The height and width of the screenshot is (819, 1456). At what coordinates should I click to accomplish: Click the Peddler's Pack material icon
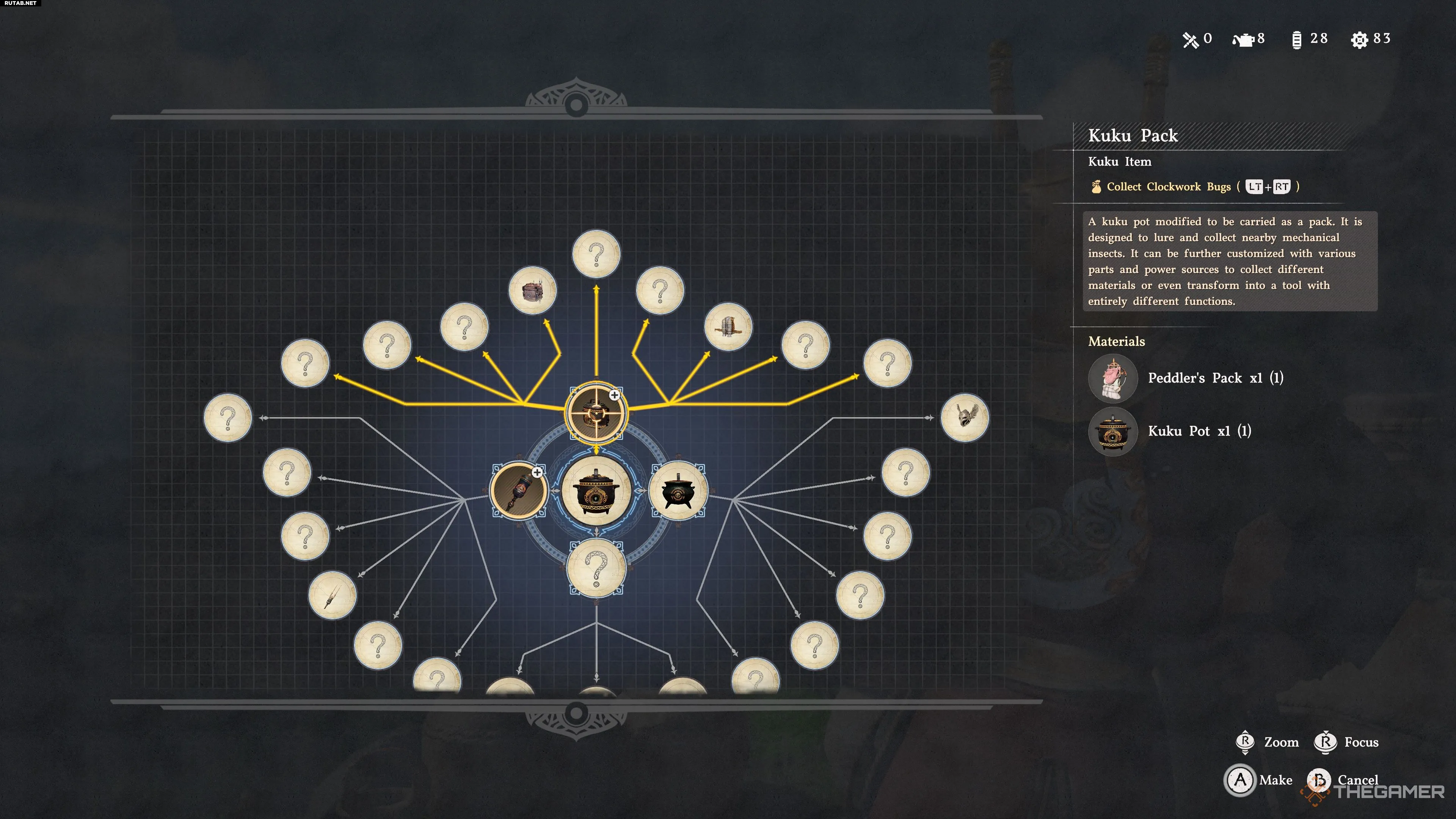tap(1112, 378)
